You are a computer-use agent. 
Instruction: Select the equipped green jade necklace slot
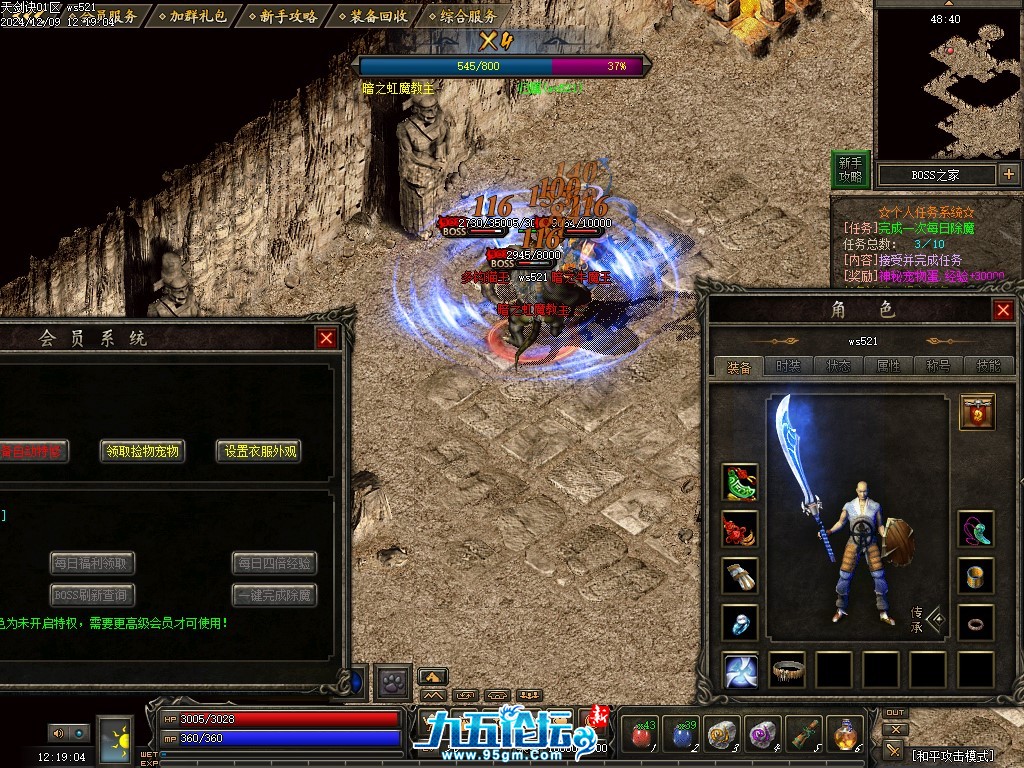click(741, 482)
